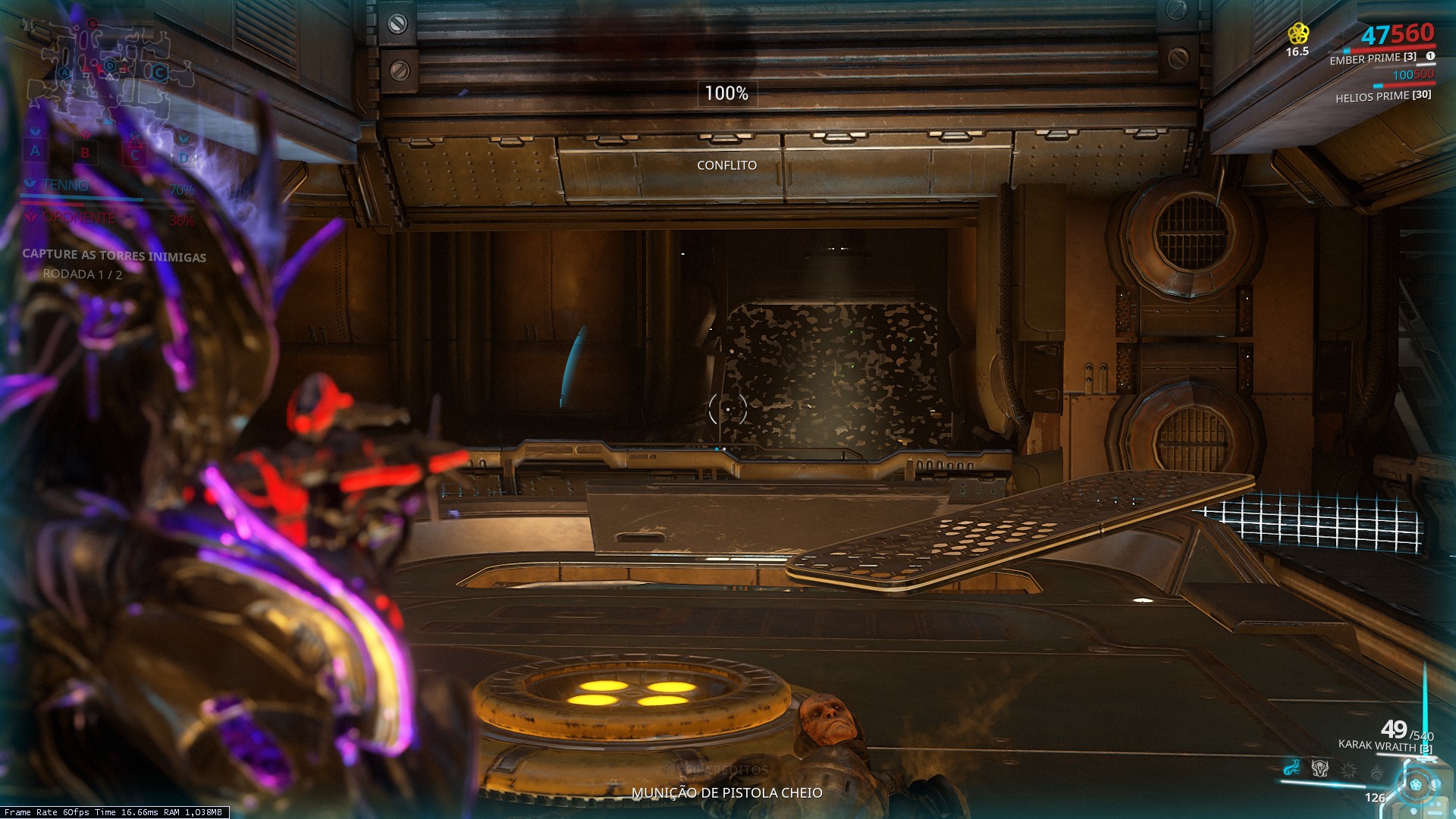Open the capture point C marker on minimap
Viewport: 1456px width, 819px height.
159,72
